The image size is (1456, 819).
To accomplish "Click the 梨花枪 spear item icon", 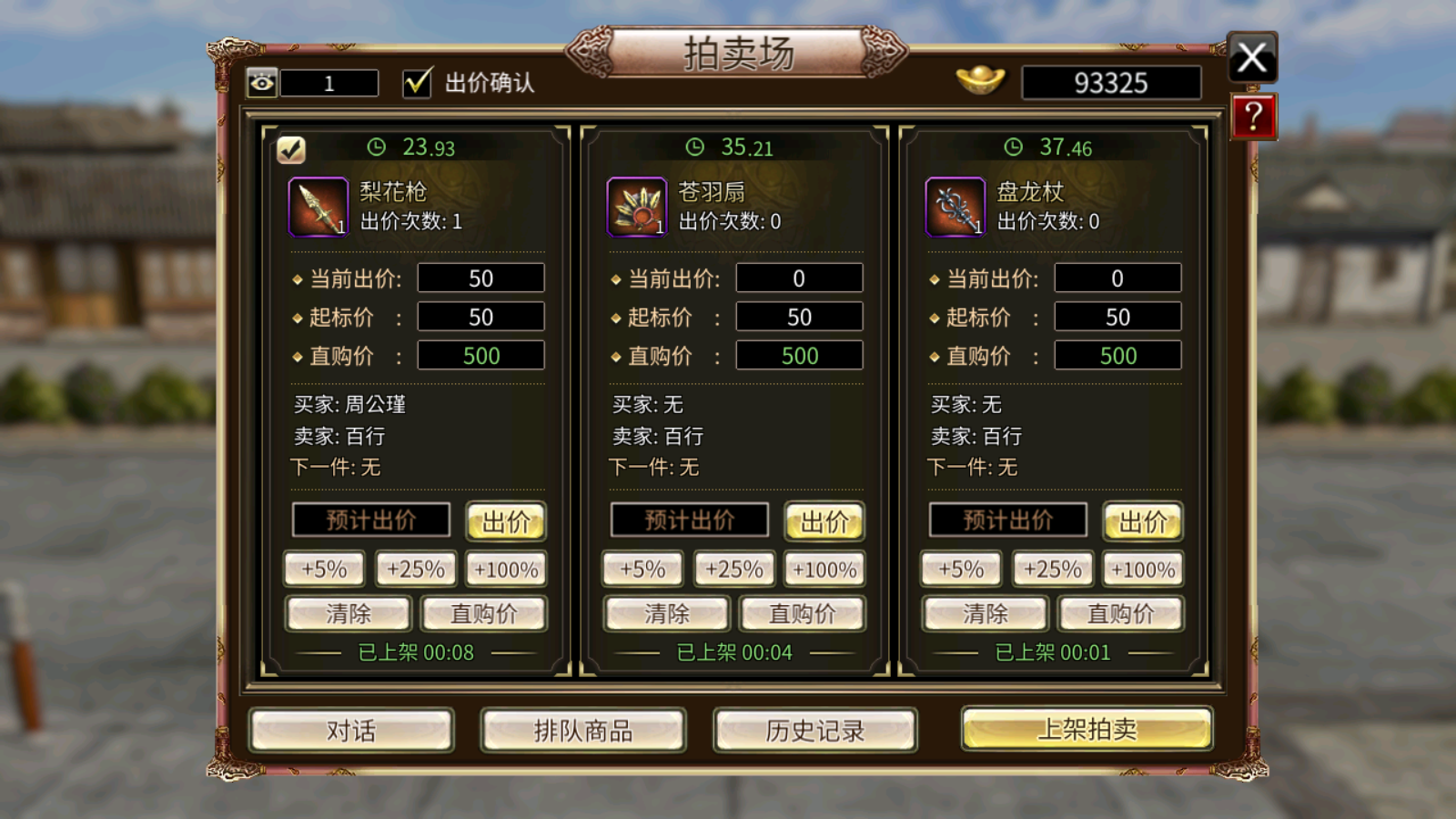I will (318, 207).
